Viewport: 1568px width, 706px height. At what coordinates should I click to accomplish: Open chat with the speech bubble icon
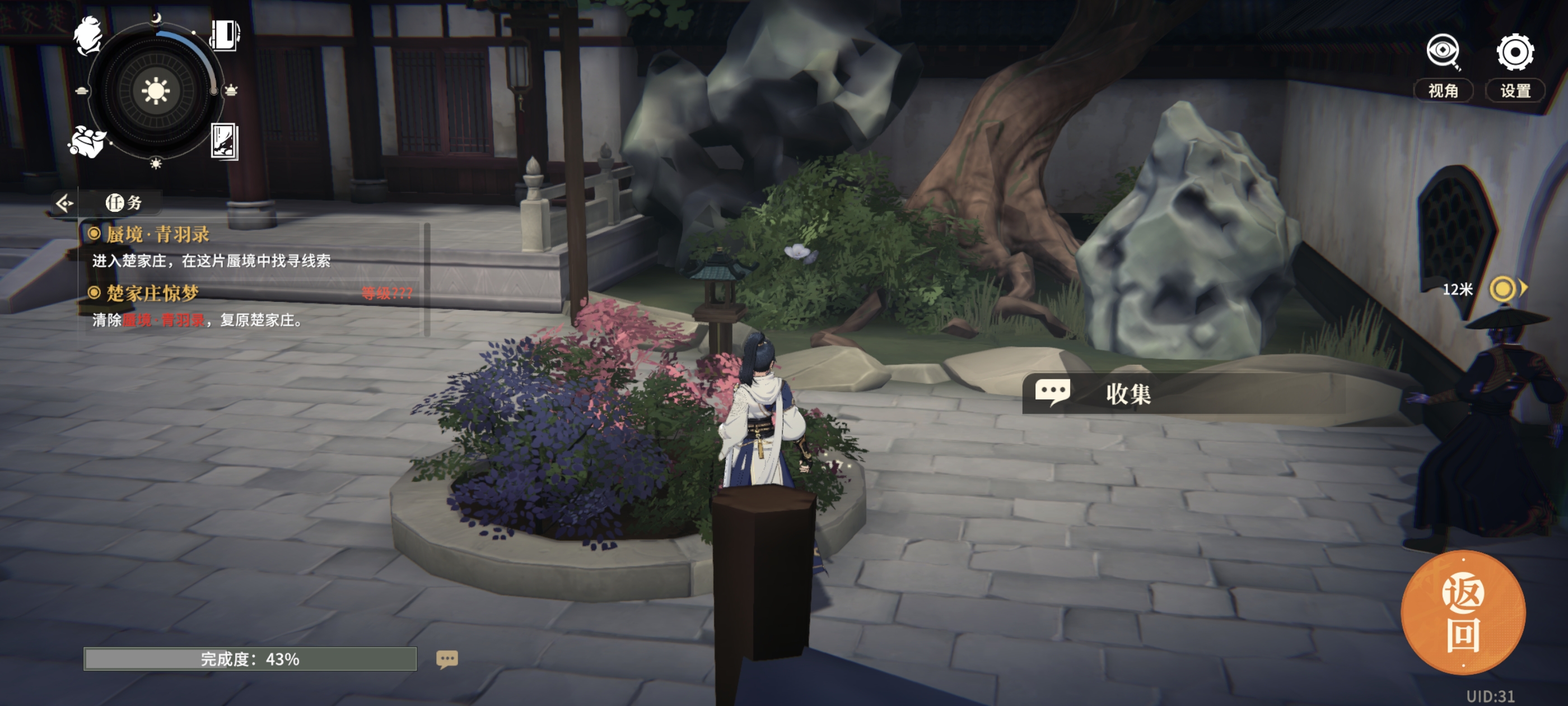pos(447,659)
